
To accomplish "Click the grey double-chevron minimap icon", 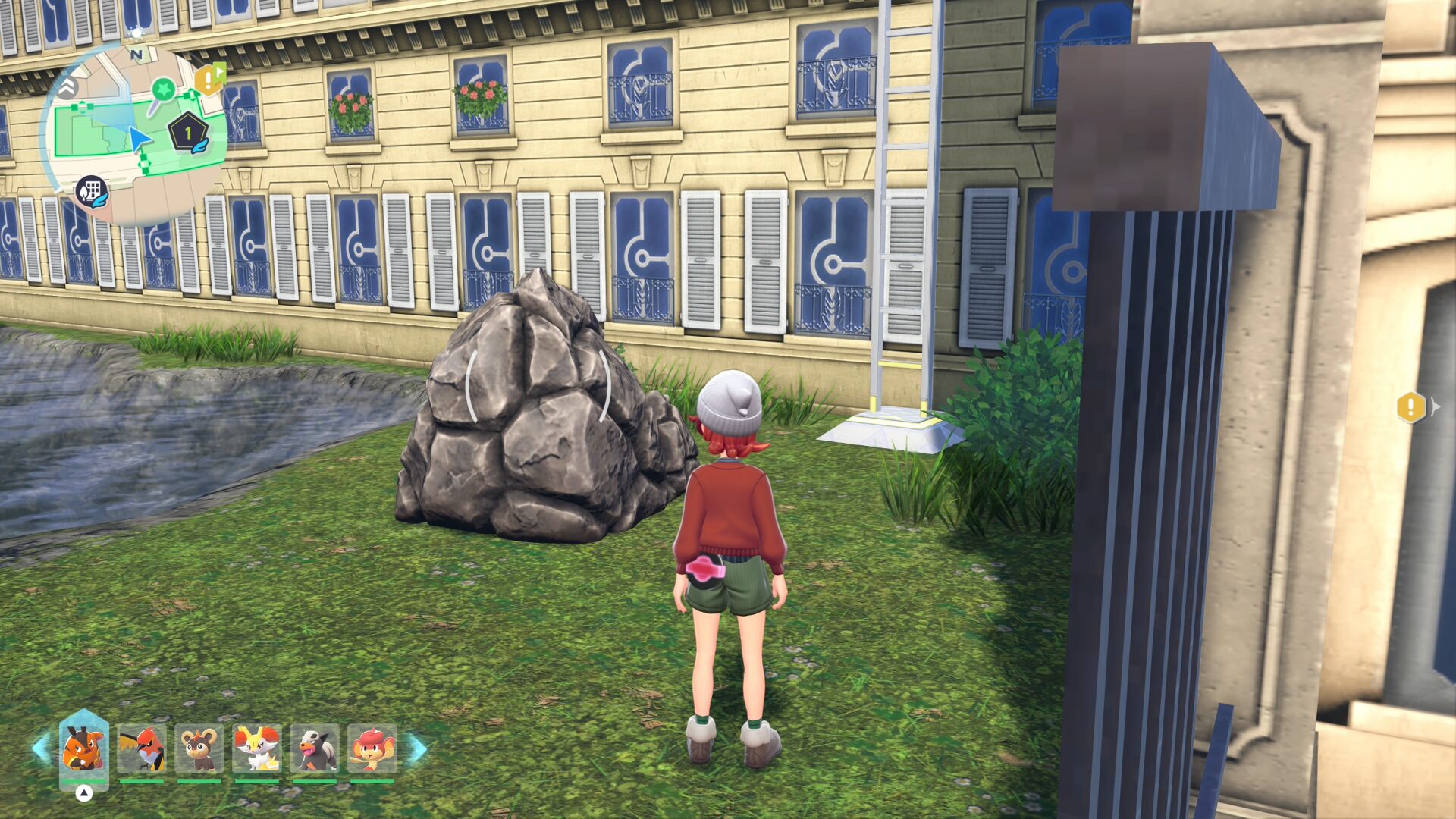I will [67, 87].
